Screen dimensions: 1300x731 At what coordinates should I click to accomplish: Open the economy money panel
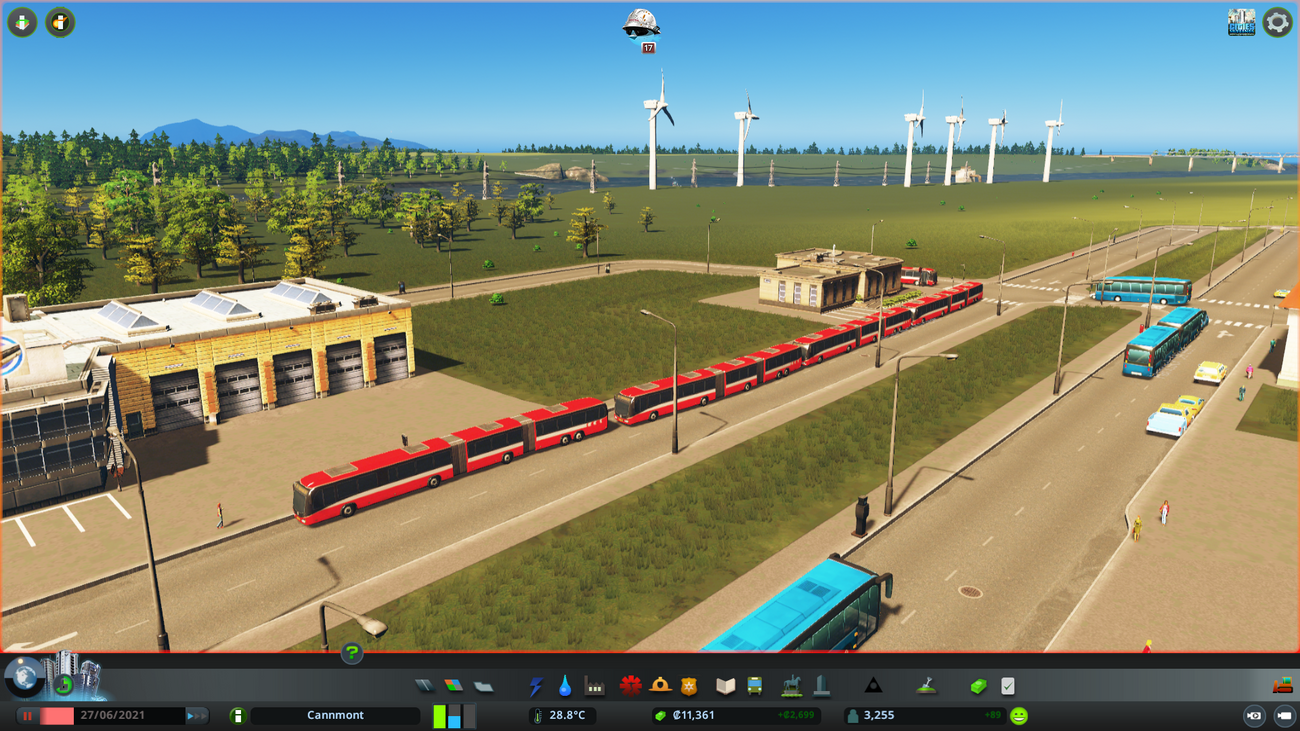pyautogui.click(x=978, y=686)
